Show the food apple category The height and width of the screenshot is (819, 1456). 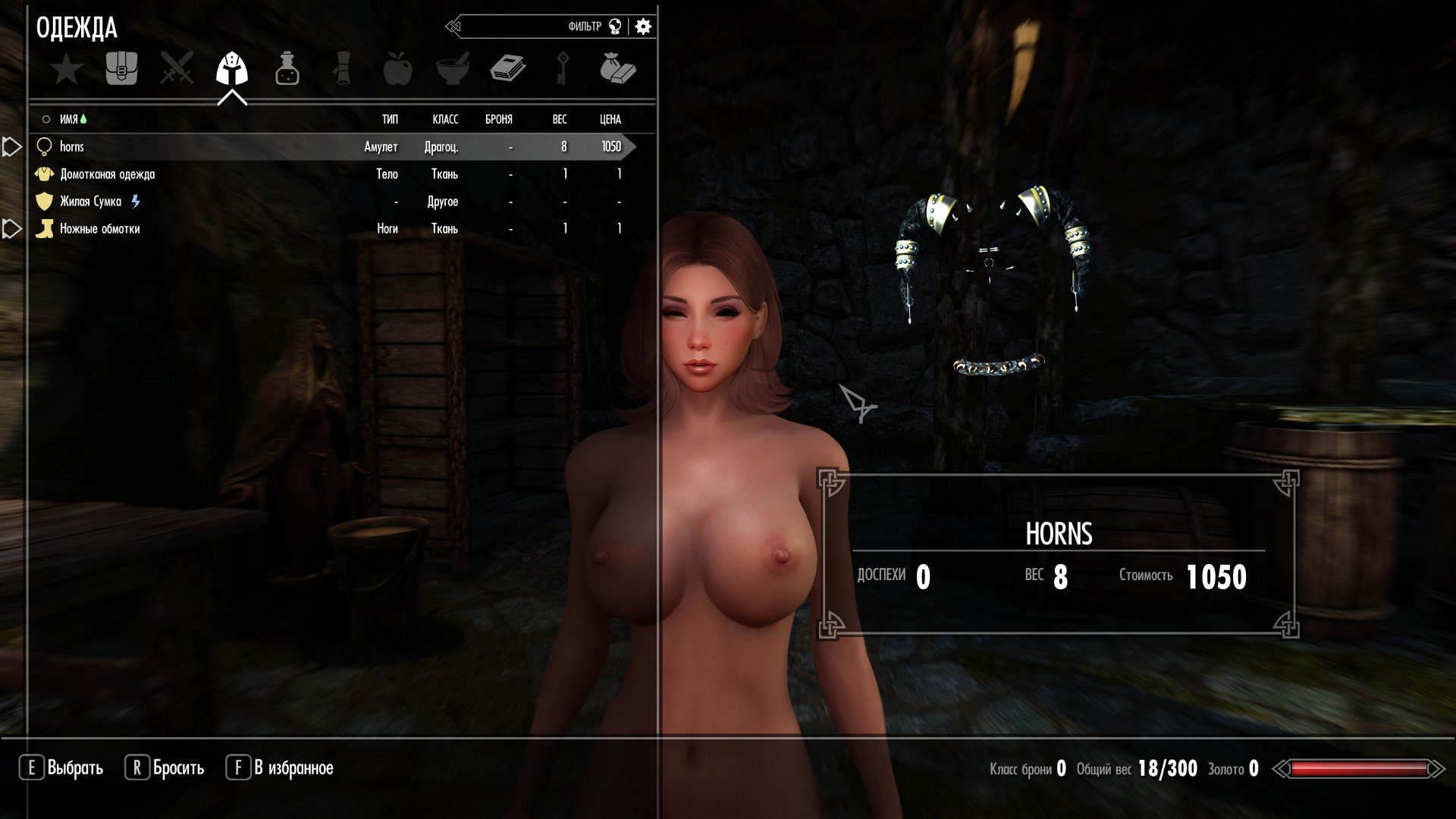[397, 69]
